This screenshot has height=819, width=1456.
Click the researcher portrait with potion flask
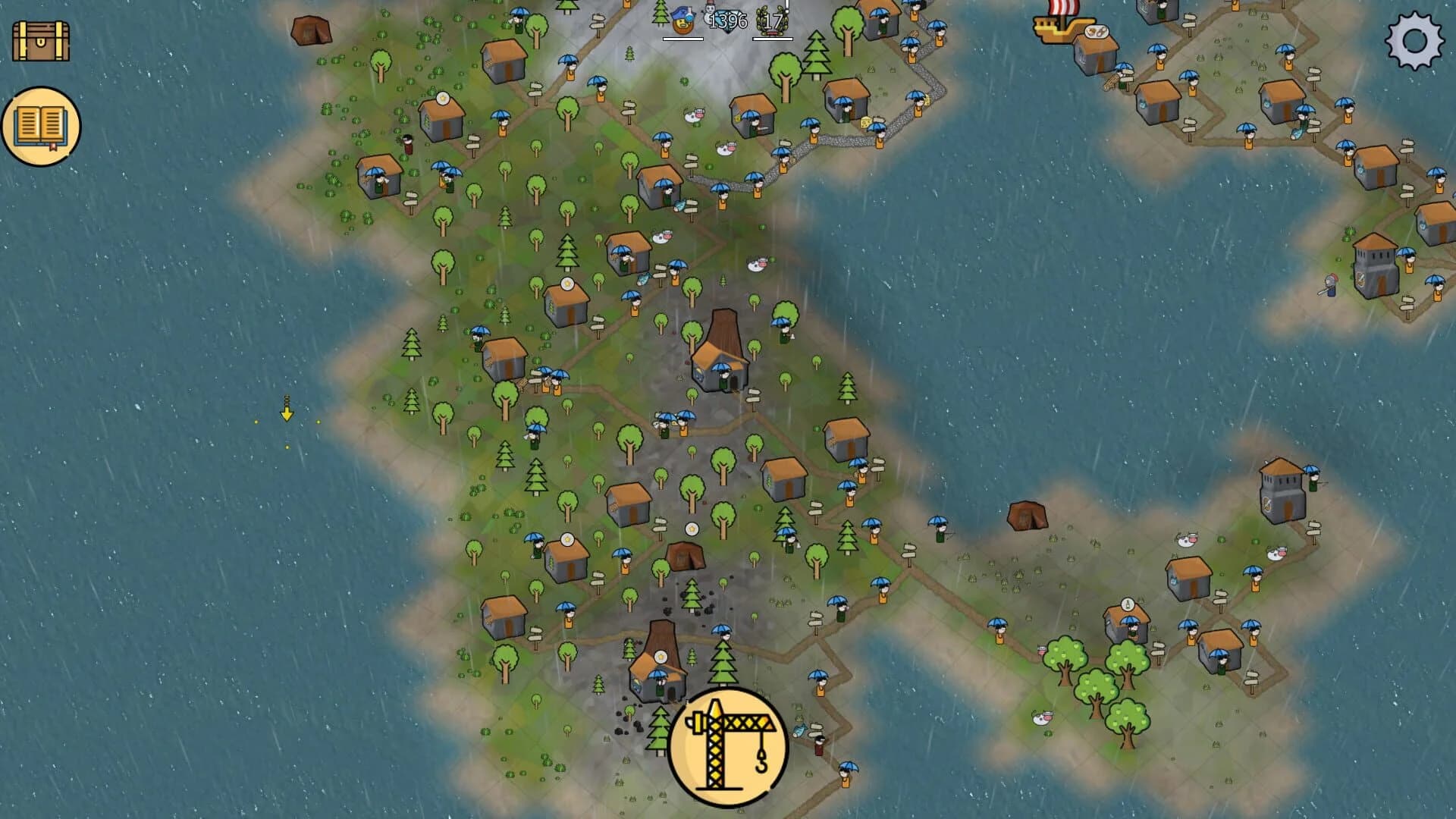[683, 21]
